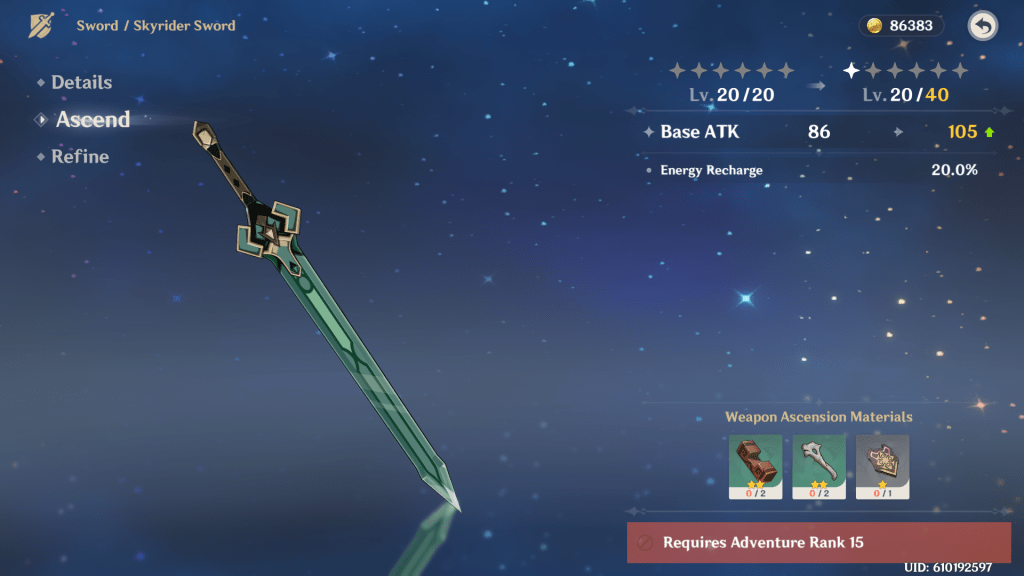Select the grey arrowhead material slot
Image resolution: width=1024 pixels, height=576 pixels.
coord(819,466)
